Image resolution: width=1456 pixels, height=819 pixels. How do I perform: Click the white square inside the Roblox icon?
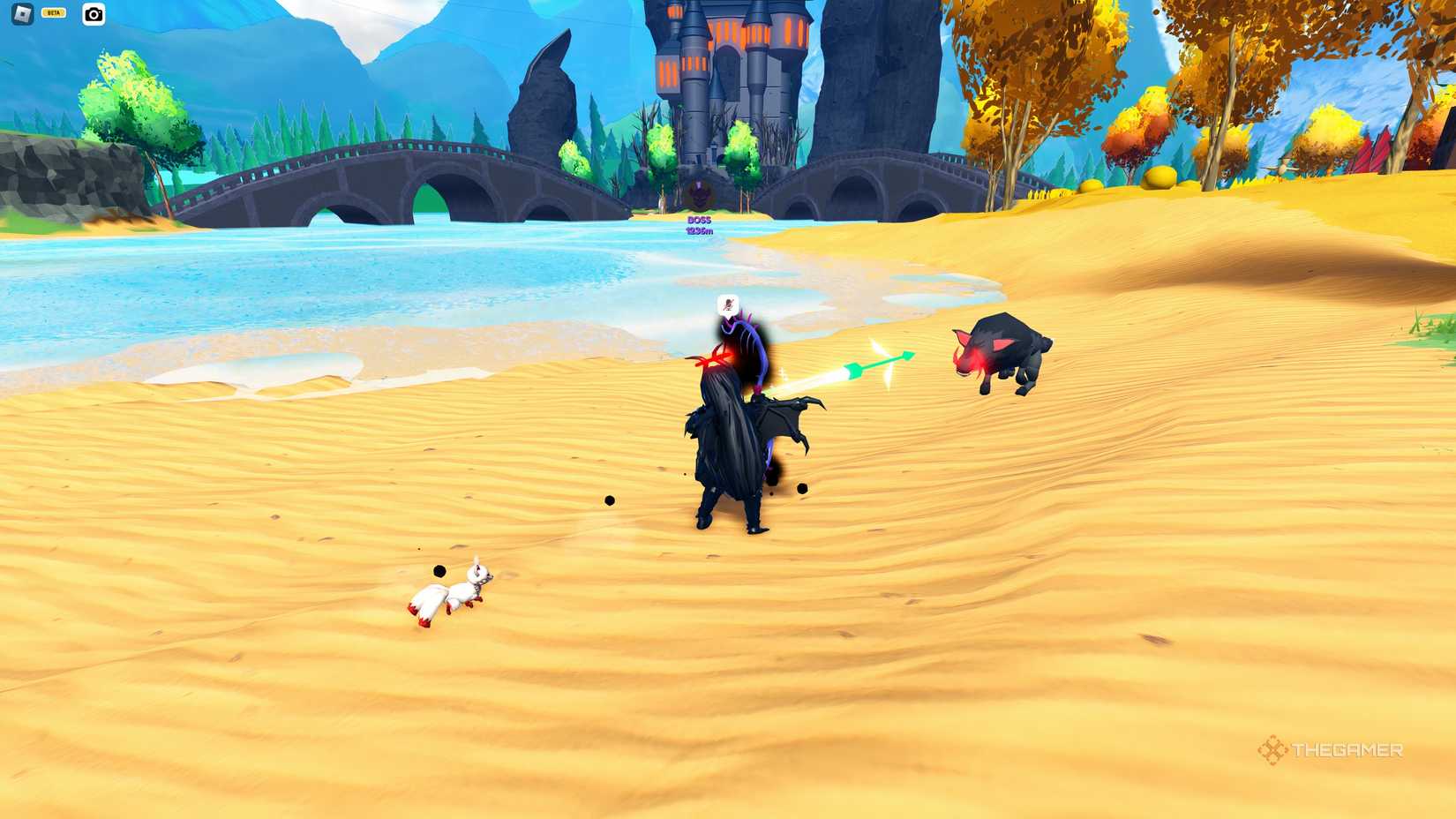click(x=22, y=13)
